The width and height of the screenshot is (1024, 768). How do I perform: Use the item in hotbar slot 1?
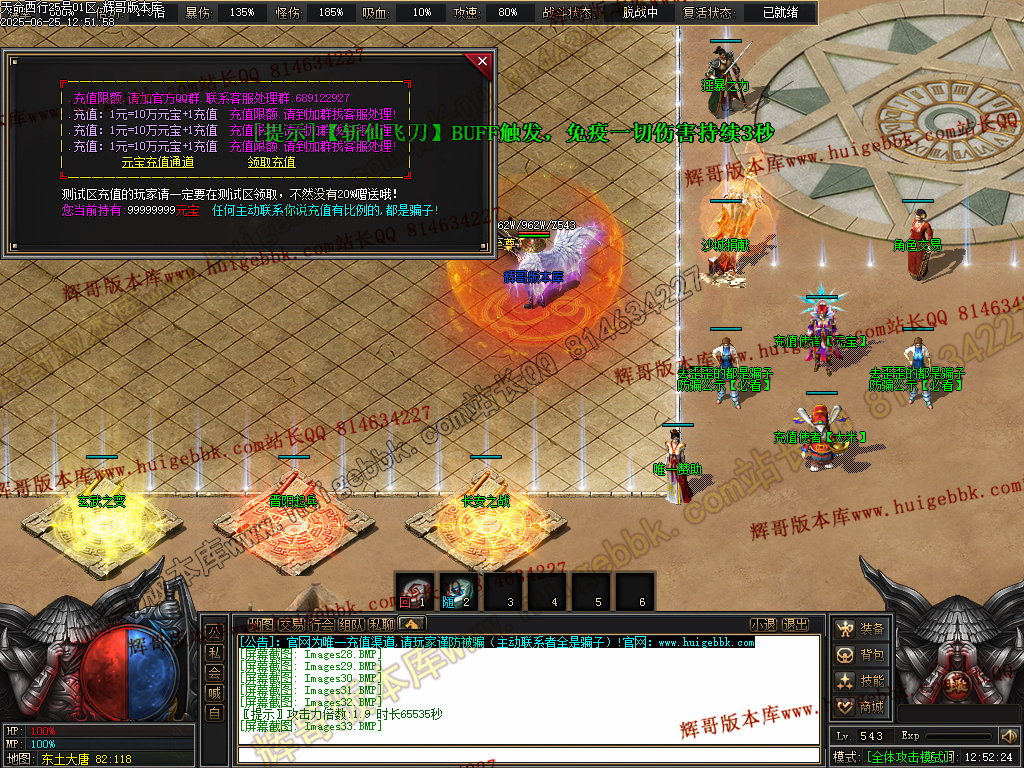pos(414,591)
